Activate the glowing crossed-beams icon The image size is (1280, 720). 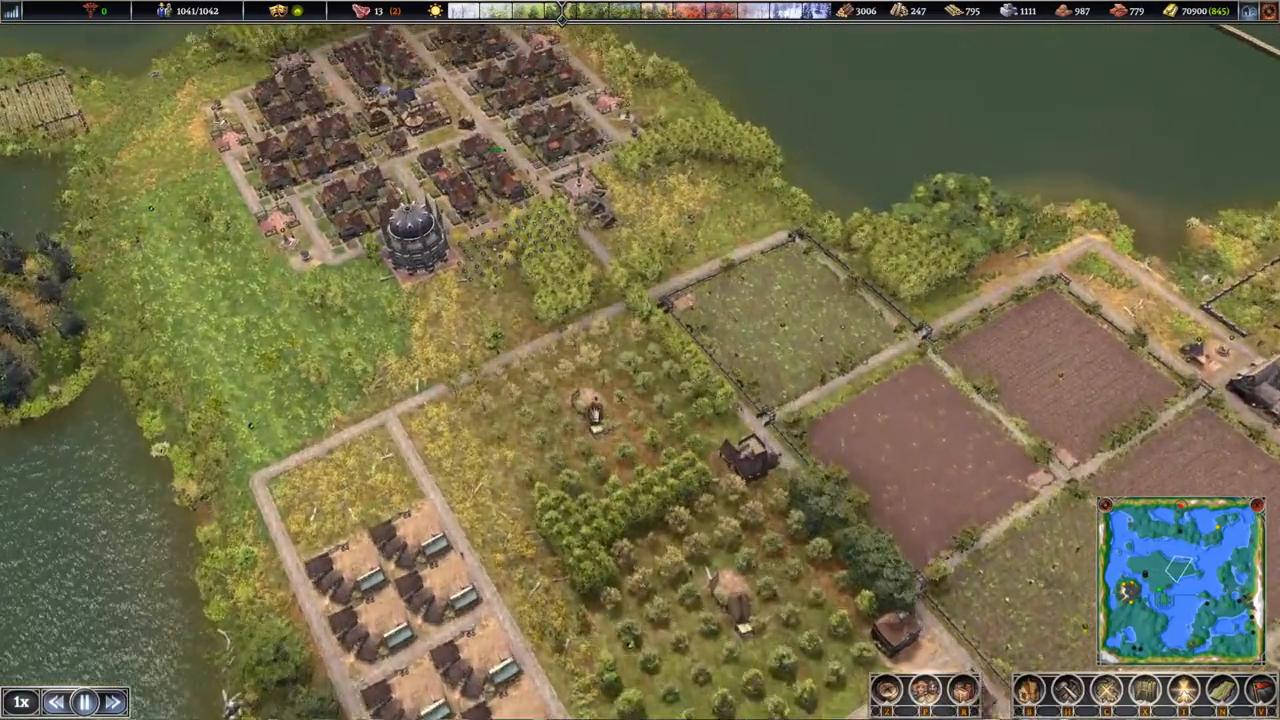point(1184,690)
